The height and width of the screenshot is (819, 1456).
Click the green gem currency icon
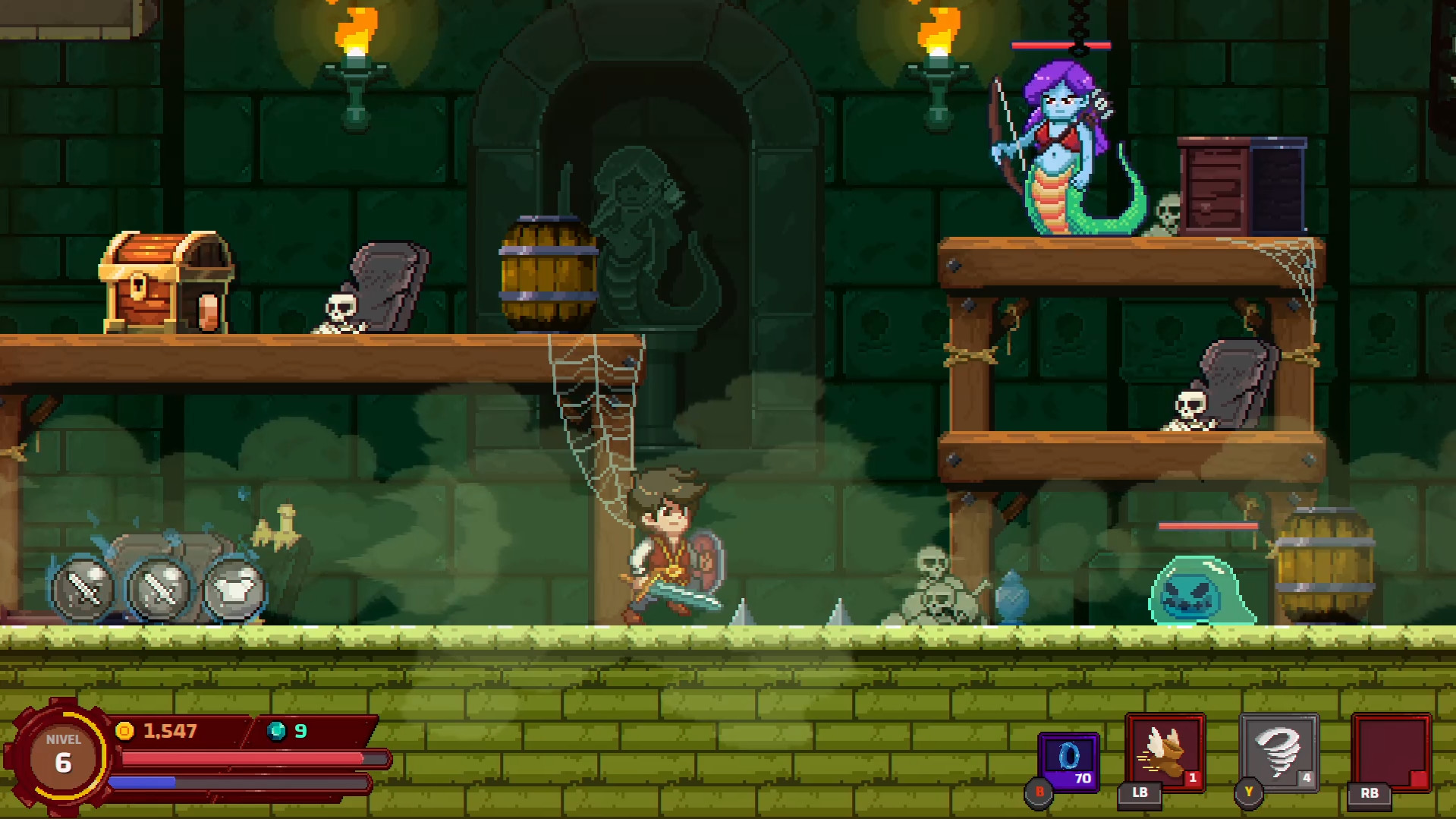point(275,732)
